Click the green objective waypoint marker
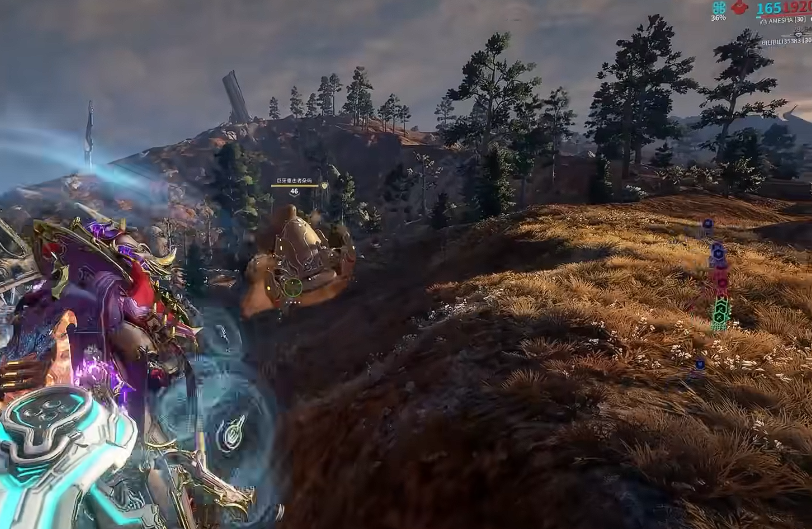The image size is (812, 529). (719, 315)
